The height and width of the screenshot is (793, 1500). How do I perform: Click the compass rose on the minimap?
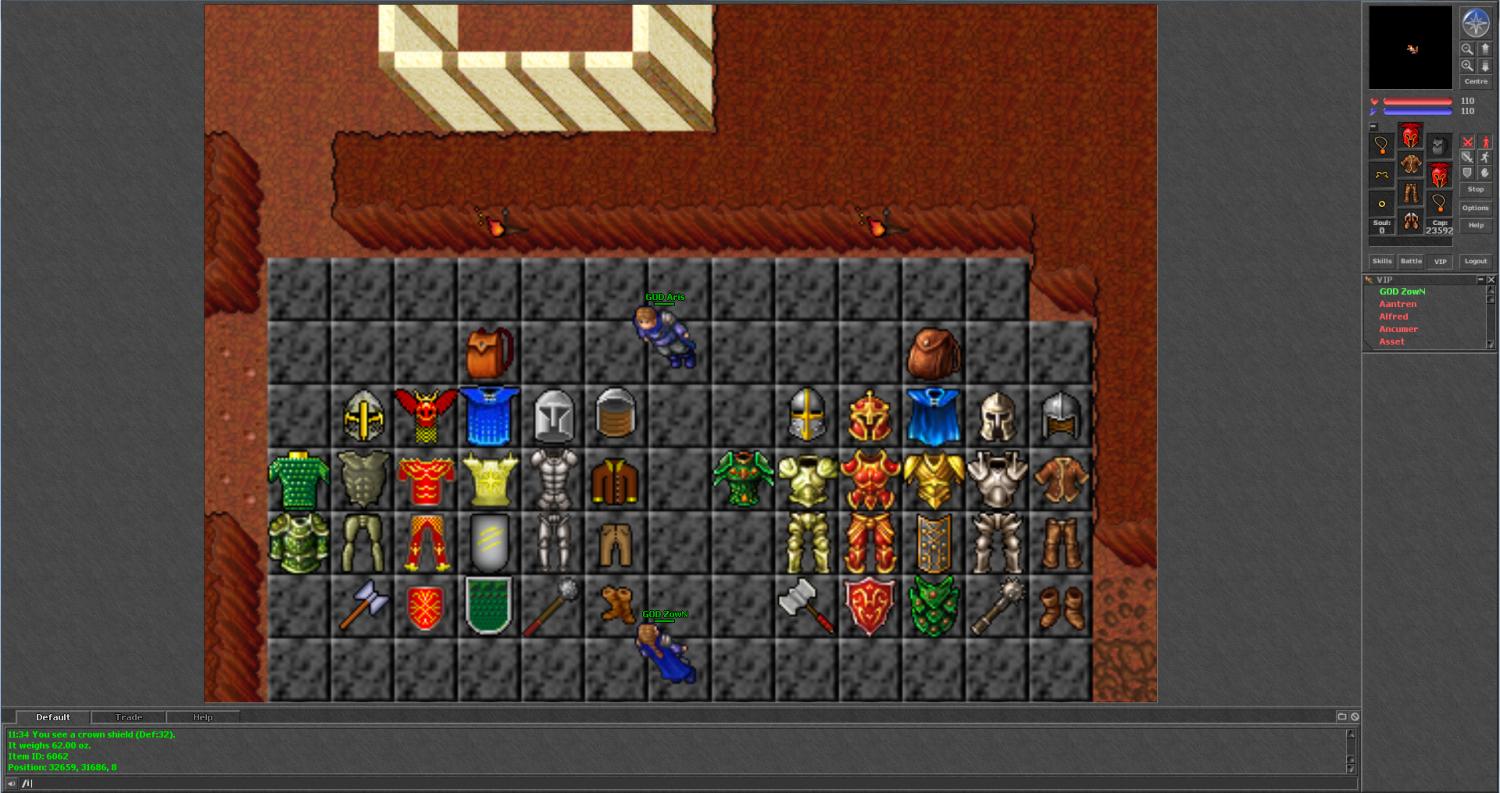pyautogui.click(x=1475, y=23)
